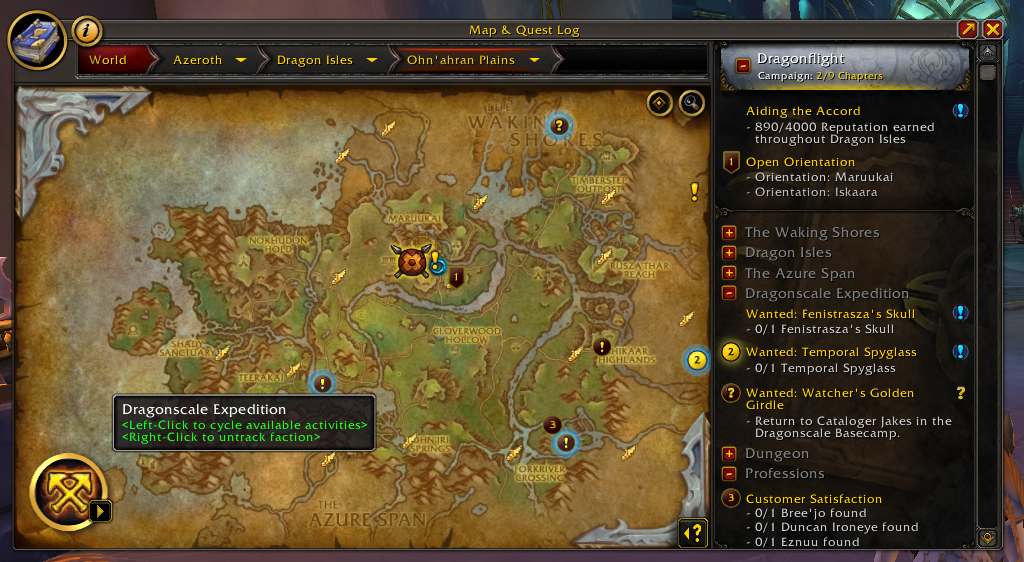1024x562 pixels.
Task: Go to the World map breadcrumb
Action: click(108, 60)
